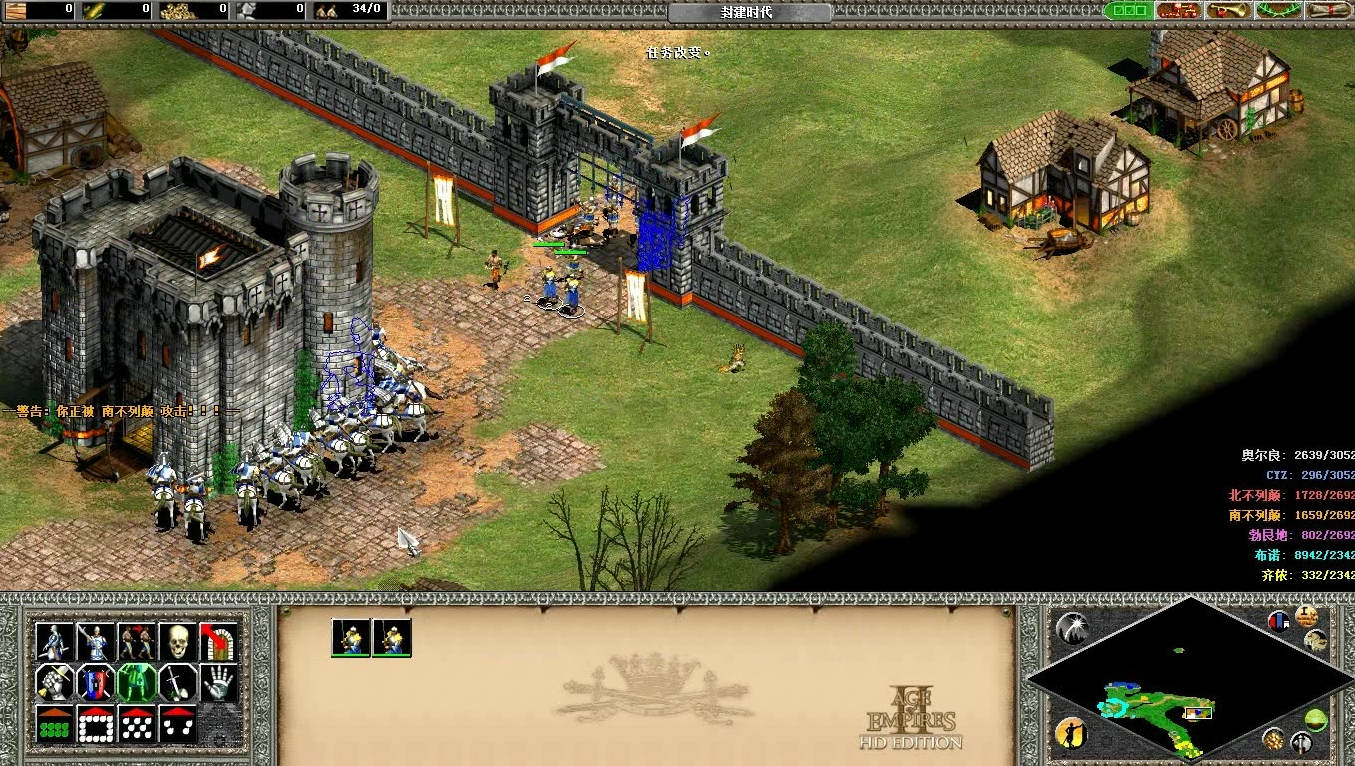Open chat with the horn button
1355x766 pixels.
(1230, 10)
